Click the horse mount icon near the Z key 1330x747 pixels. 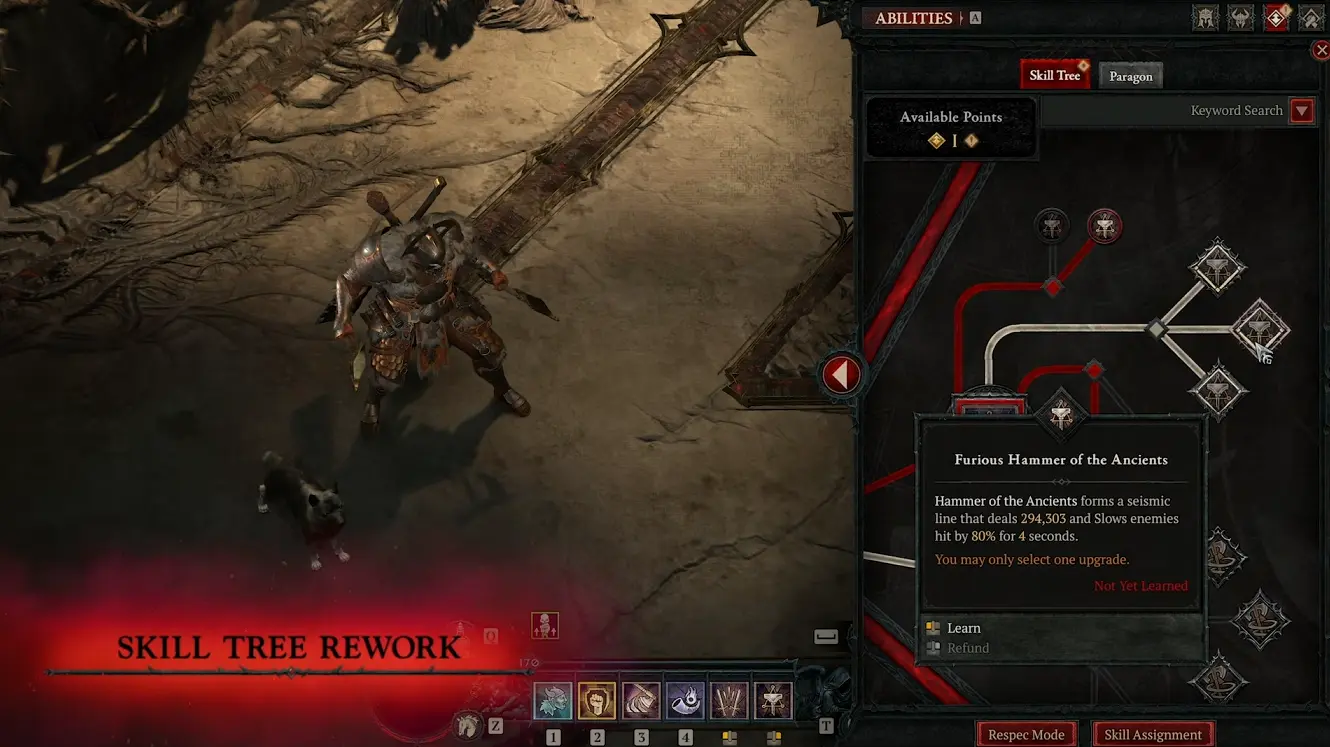click(468, 726)
